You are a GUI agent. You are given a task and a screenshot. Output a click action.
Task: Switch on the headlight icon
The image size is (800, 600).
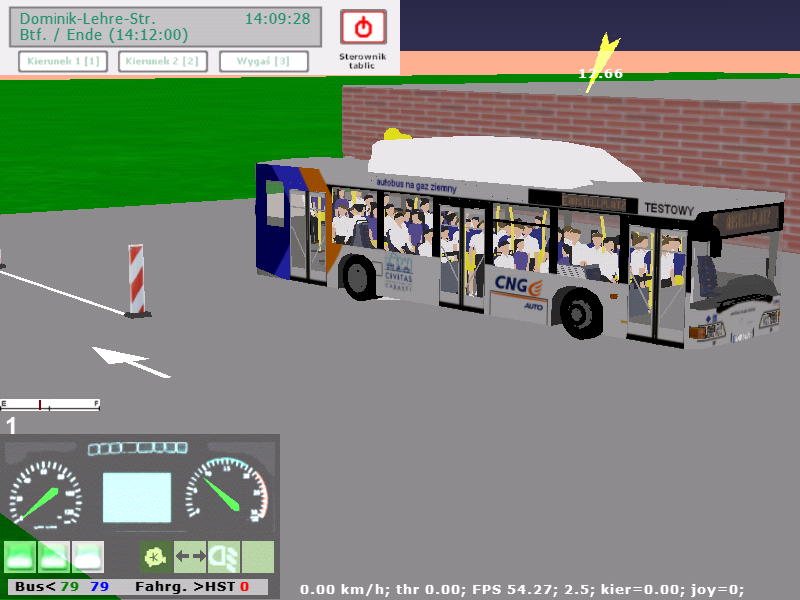[x=223, y=556]
